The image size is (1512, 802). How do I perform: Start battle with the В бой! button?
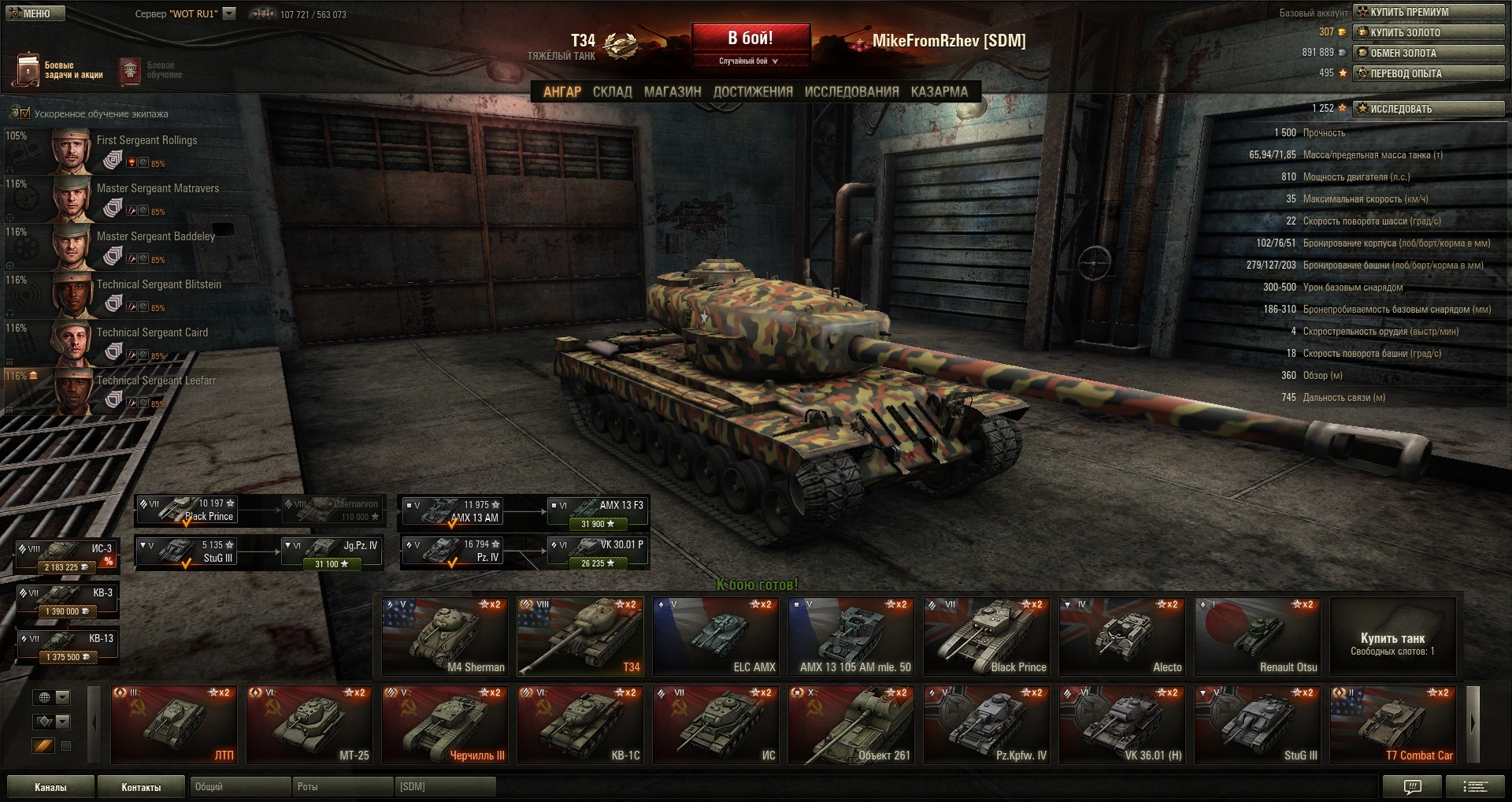[750, 39]
